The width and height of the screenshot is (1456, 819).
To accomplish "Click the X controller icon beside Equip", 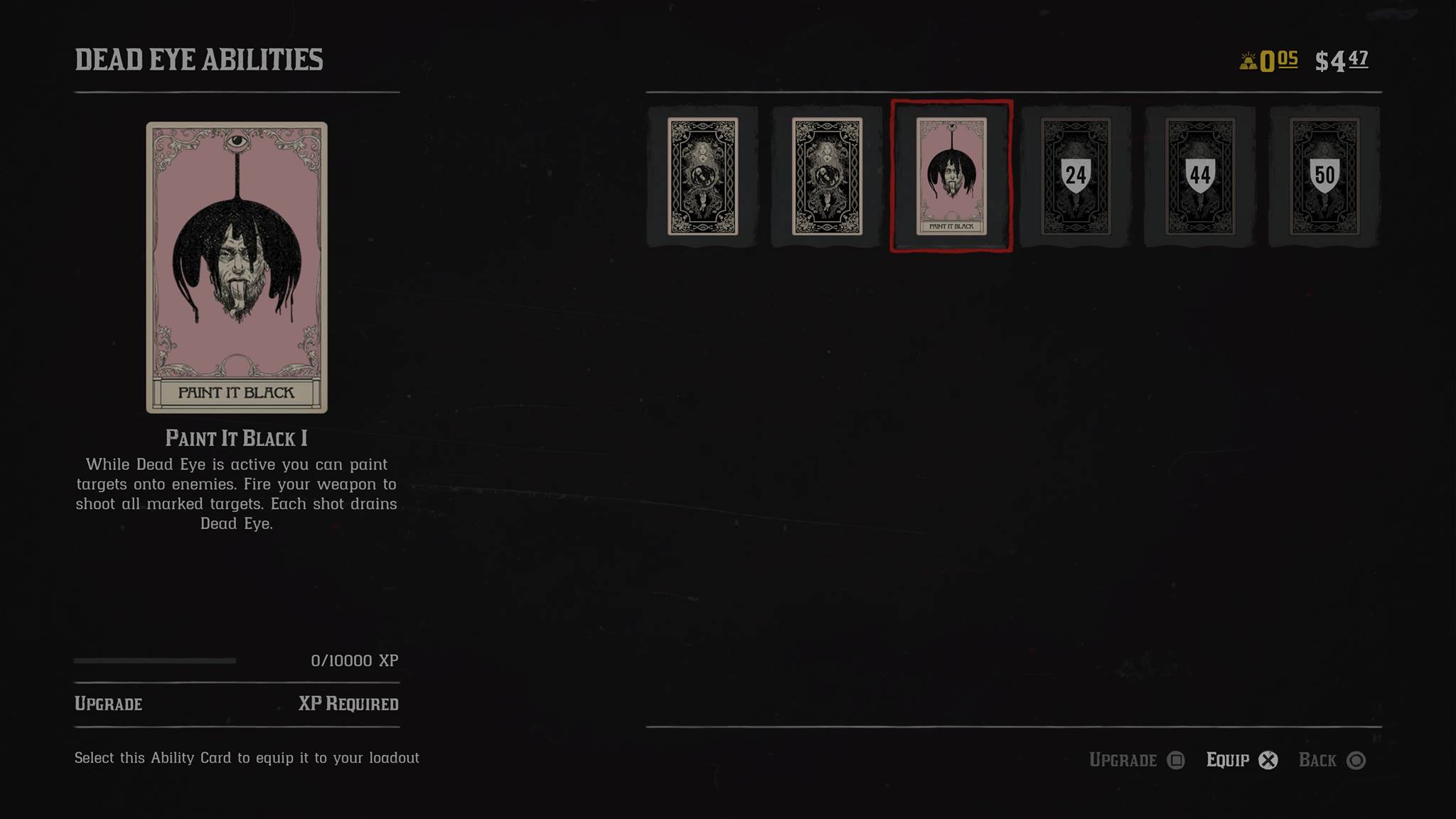I will 1269,759.
